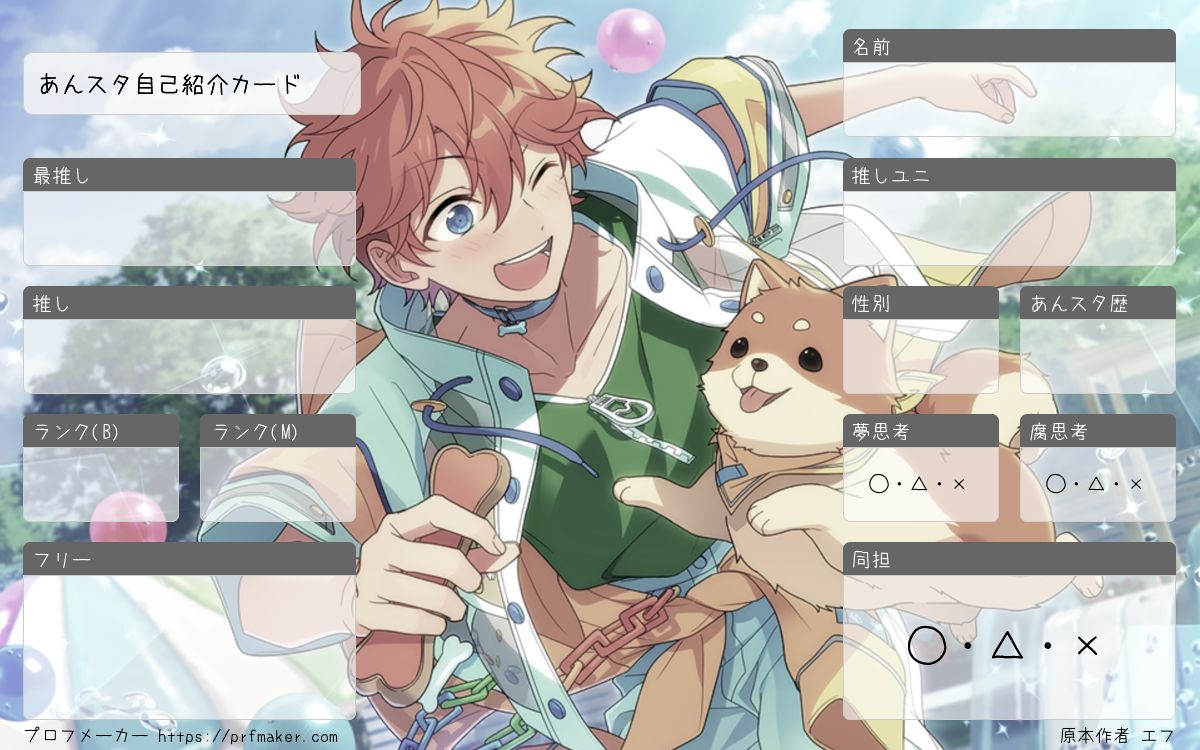Pick the large circle under 同担
1200x750 pixels.
[x=927, y=646]
